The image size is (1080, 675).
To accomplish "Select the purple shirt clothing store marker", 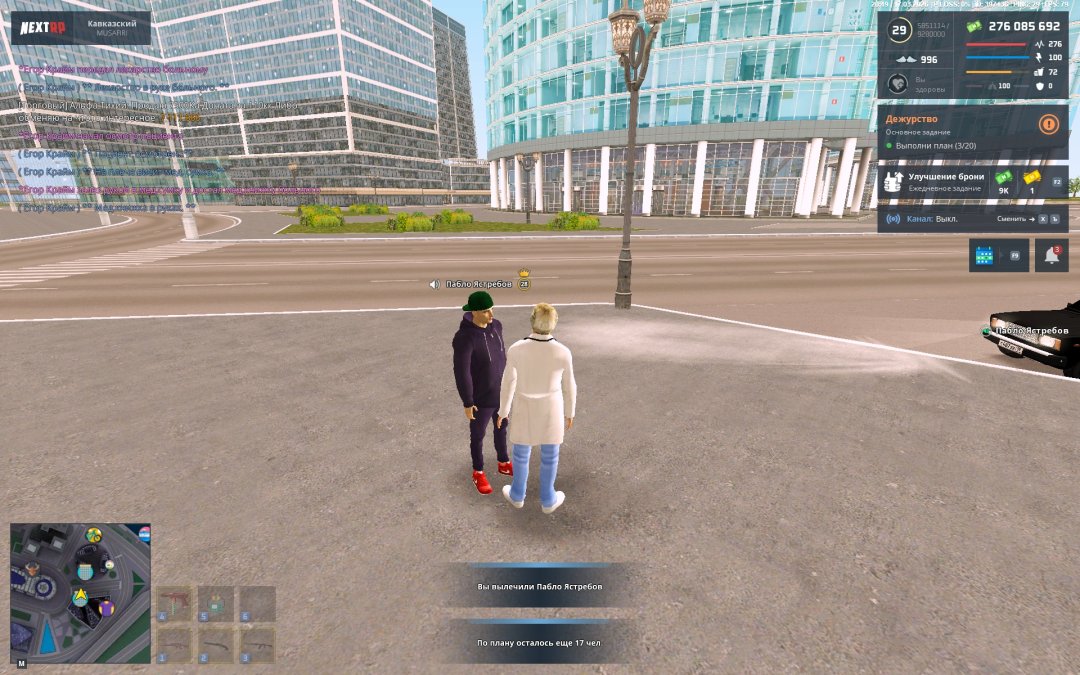I will (x=107, y=607).
